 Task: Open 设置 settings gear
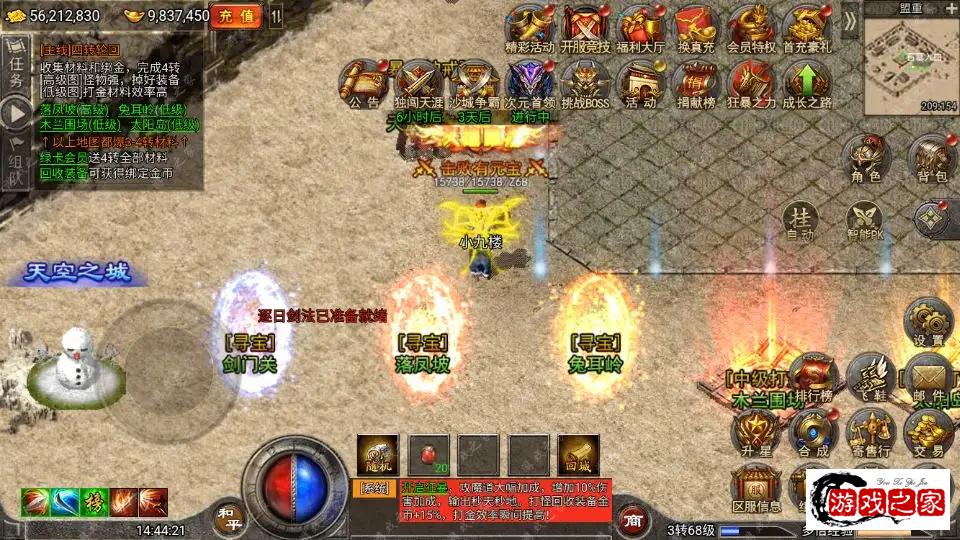(x=928, y=322)
